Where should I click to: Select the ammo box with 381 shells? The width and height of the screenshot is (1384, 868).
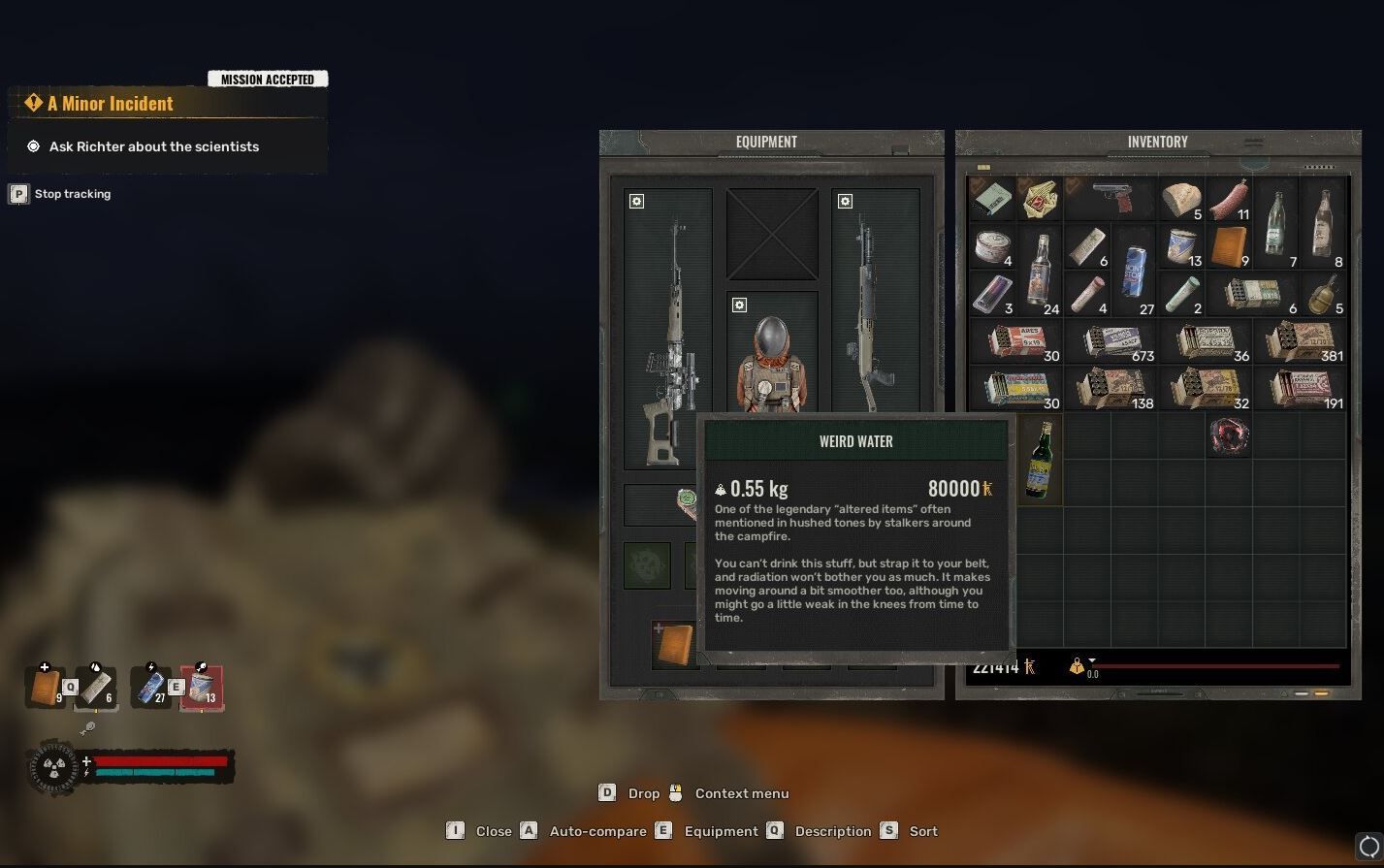pyautogui.click(x=1300, y=341)
